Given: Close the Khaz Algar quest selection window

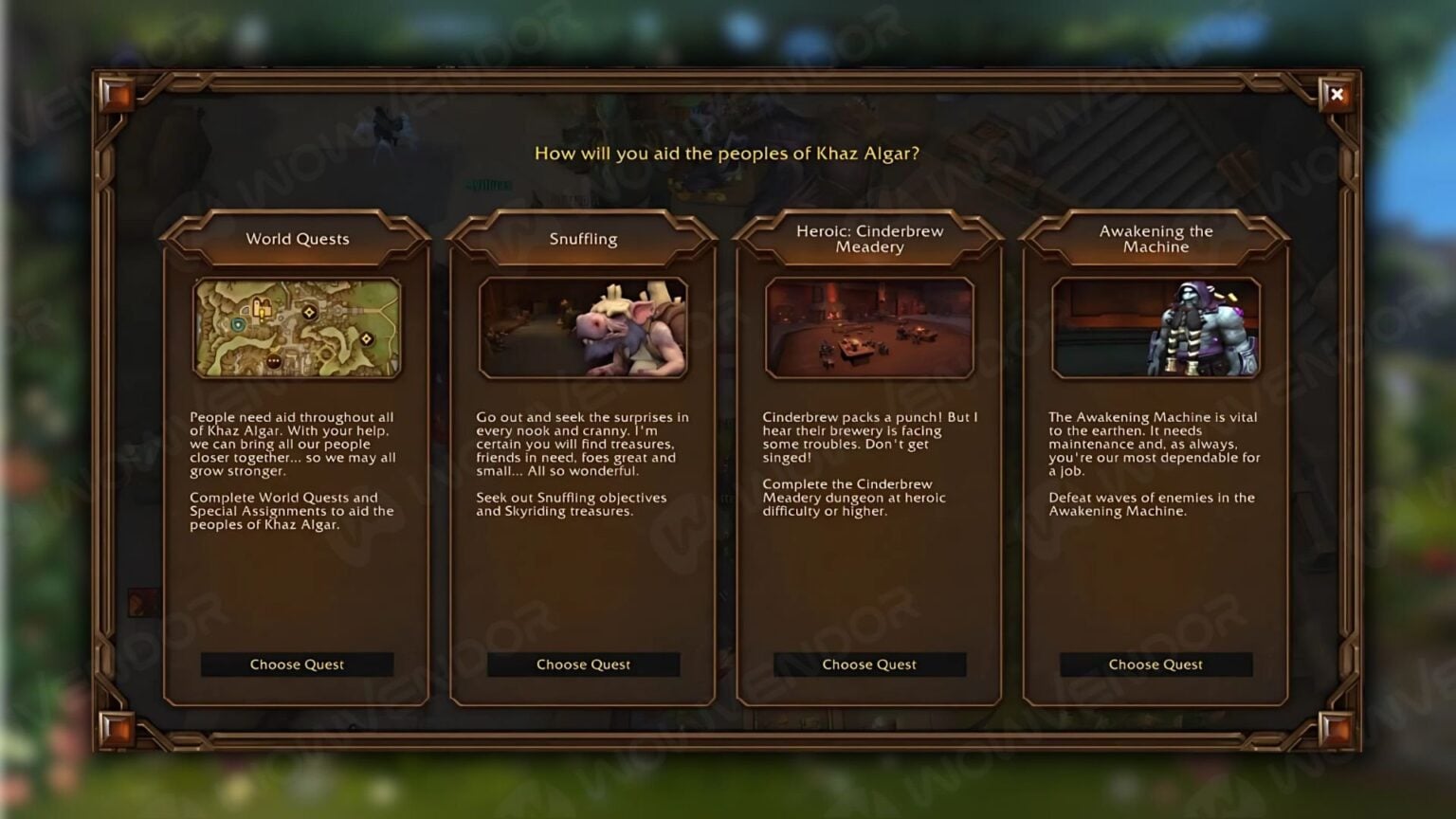Looking at the screenshot, I should point(1337,95).
